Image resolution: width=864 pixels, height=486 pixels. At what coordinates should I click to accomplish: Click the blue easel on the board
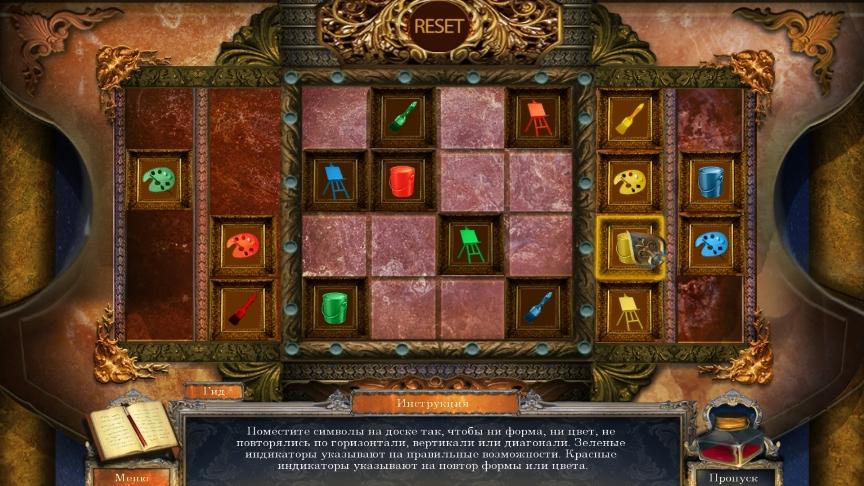pyautogui.click(x=335, y=181)
